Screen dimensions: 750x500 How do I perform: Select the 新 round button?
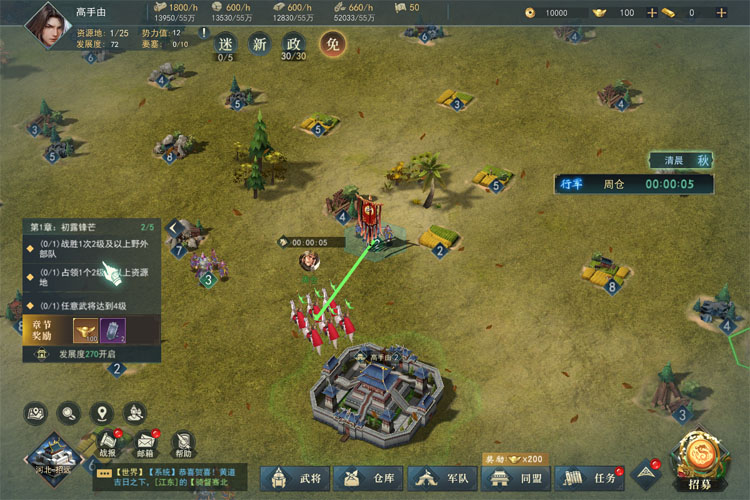click(259, 44)
